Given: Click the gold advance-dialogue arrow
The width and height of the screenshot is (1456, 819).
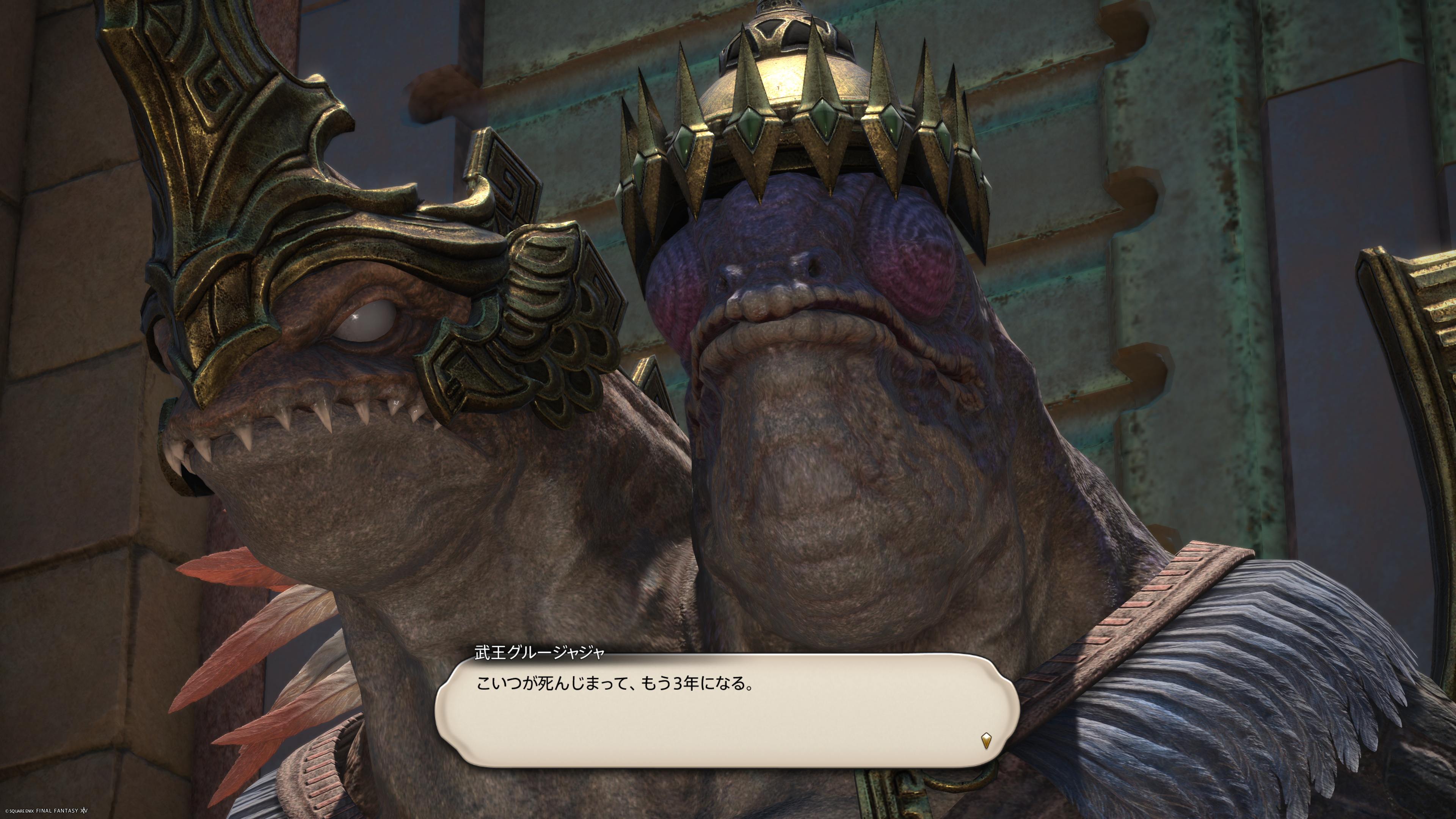Looking at the screenshot, I should 986,741.
